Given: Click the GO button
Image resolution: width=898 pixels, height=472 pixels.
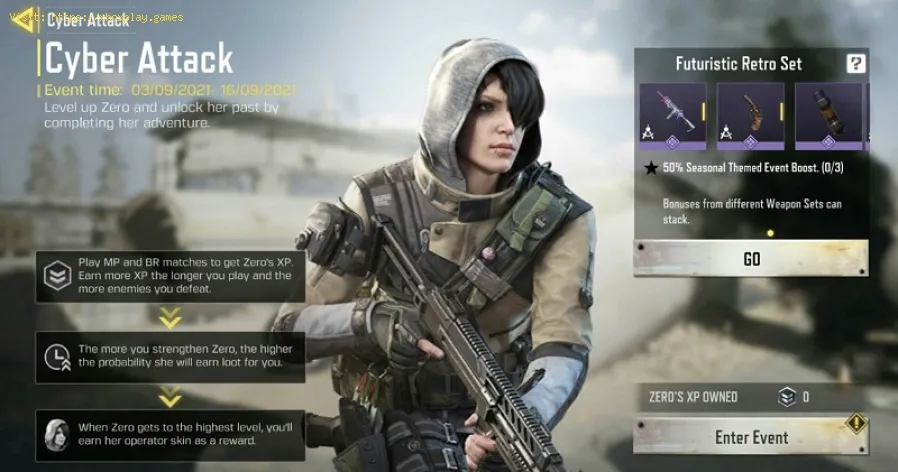Looking at the screenshot, I should [751, 259].
